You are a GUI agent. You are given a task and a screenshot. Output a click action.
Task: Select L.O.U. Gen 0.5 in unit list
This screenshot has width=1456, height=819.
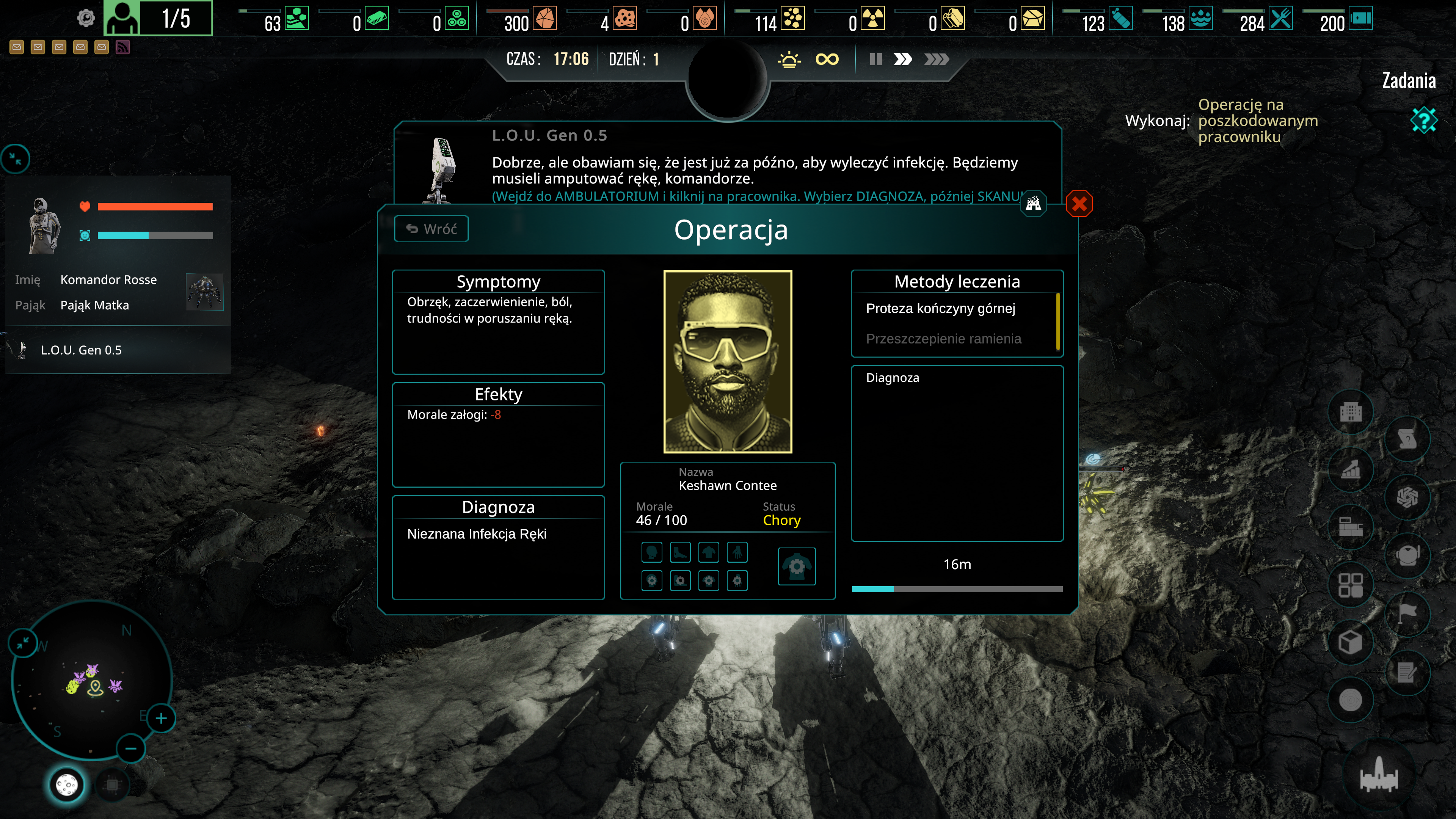pos(81,350)
